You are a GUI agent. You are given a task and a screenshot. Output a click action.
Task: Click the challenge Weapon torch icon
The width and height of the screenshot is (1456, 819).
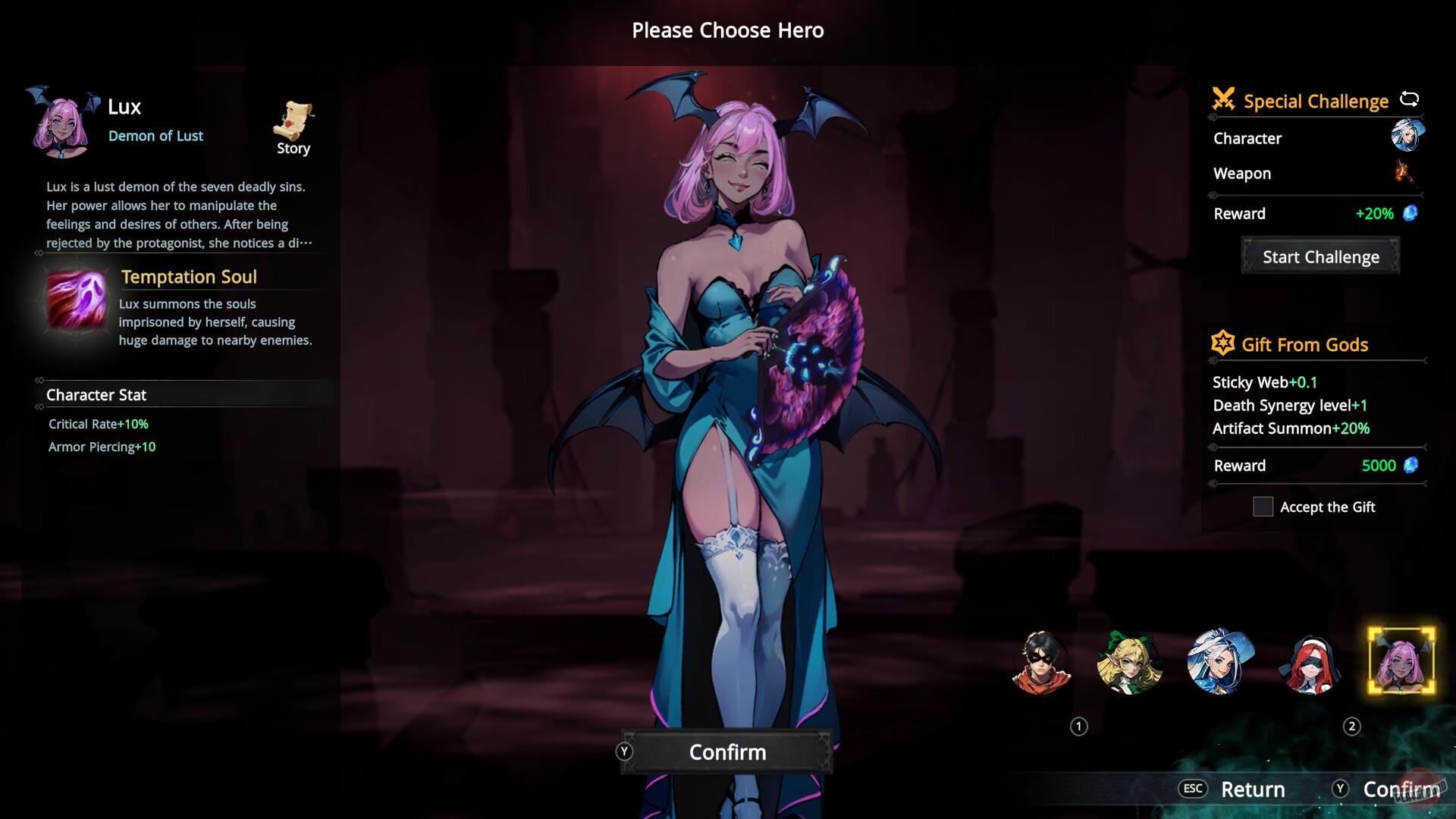(1408, 173)
